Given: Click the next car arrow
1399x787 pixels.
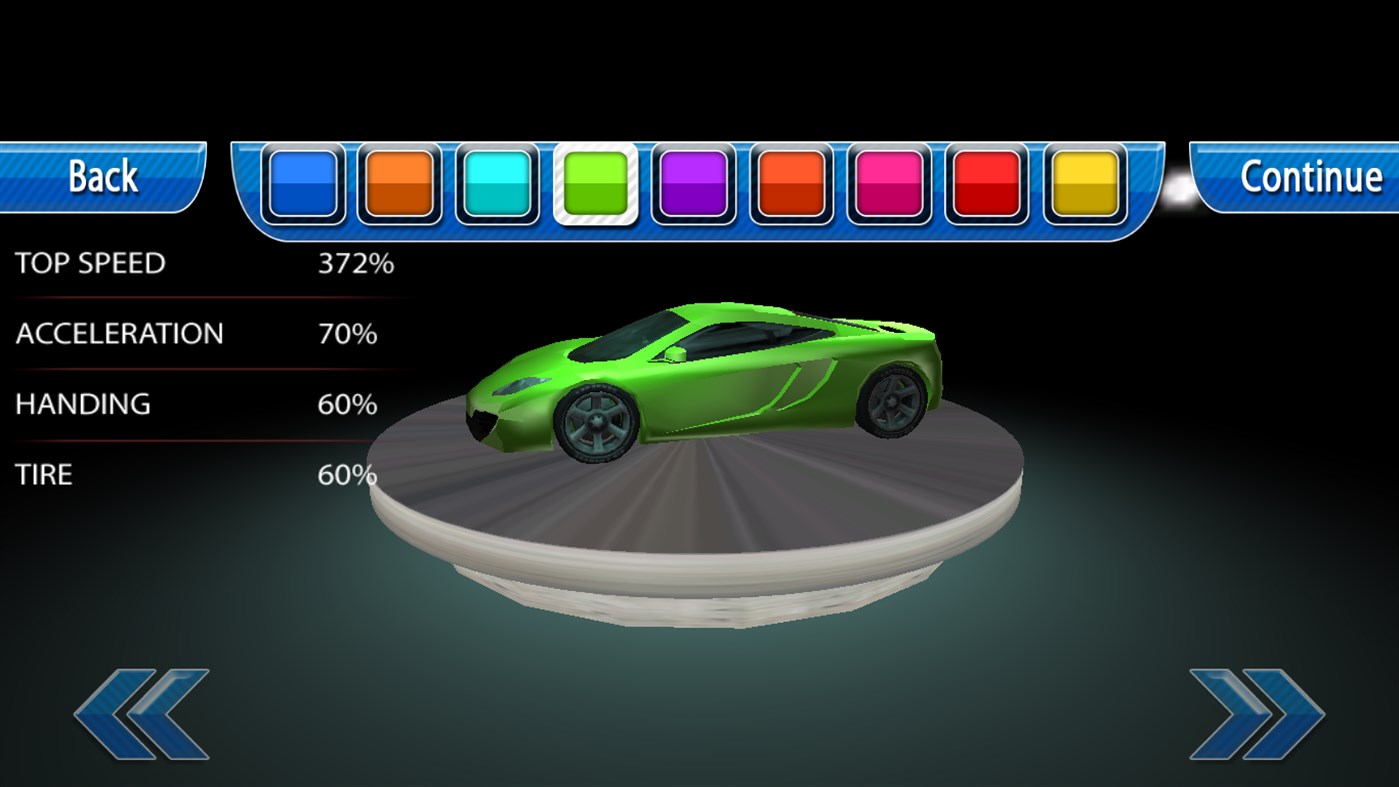Looking at the screenshot, I should click(x=1258, y=712).
